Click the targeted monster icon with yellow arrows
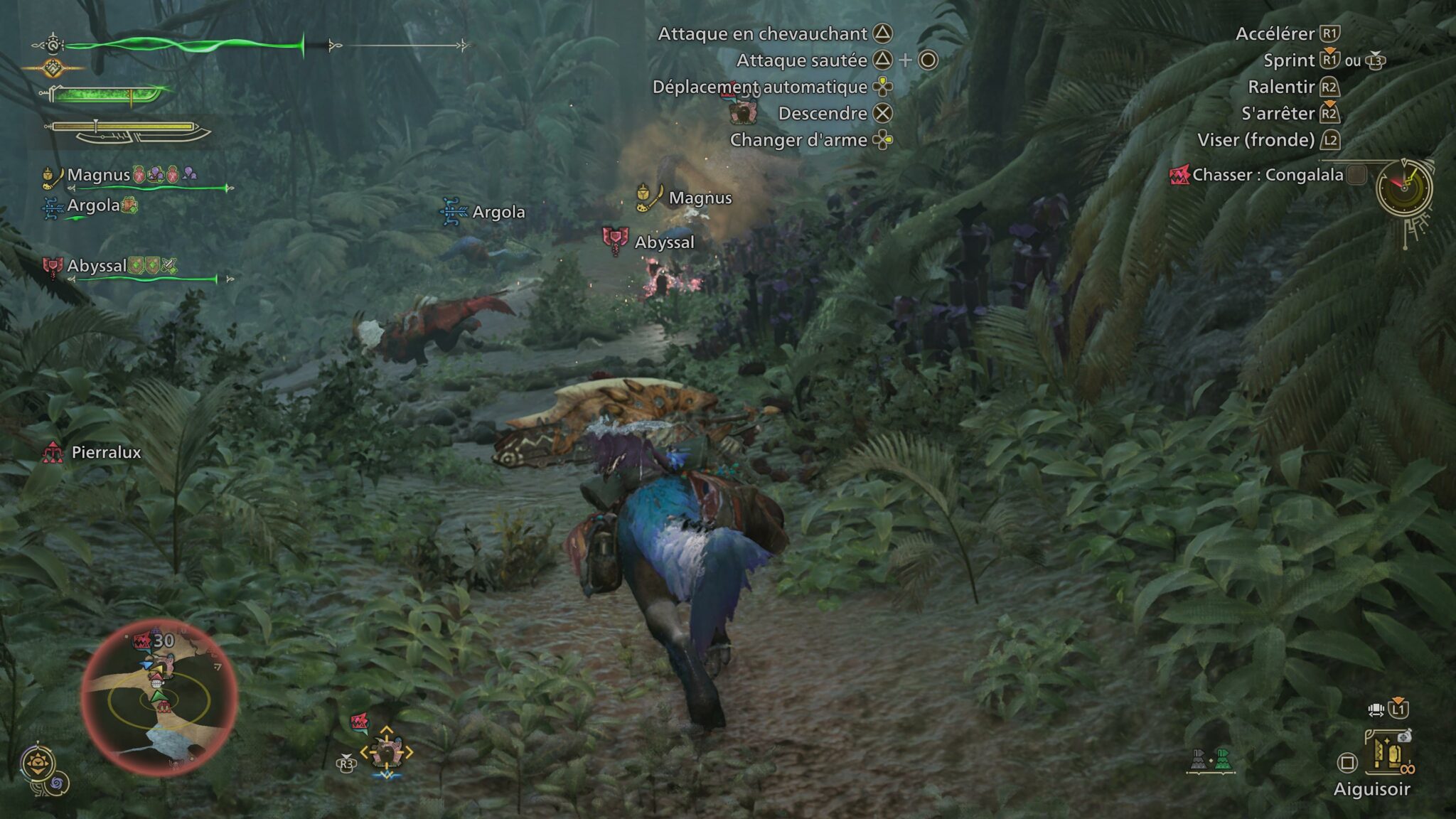 (x=386, y=751)
